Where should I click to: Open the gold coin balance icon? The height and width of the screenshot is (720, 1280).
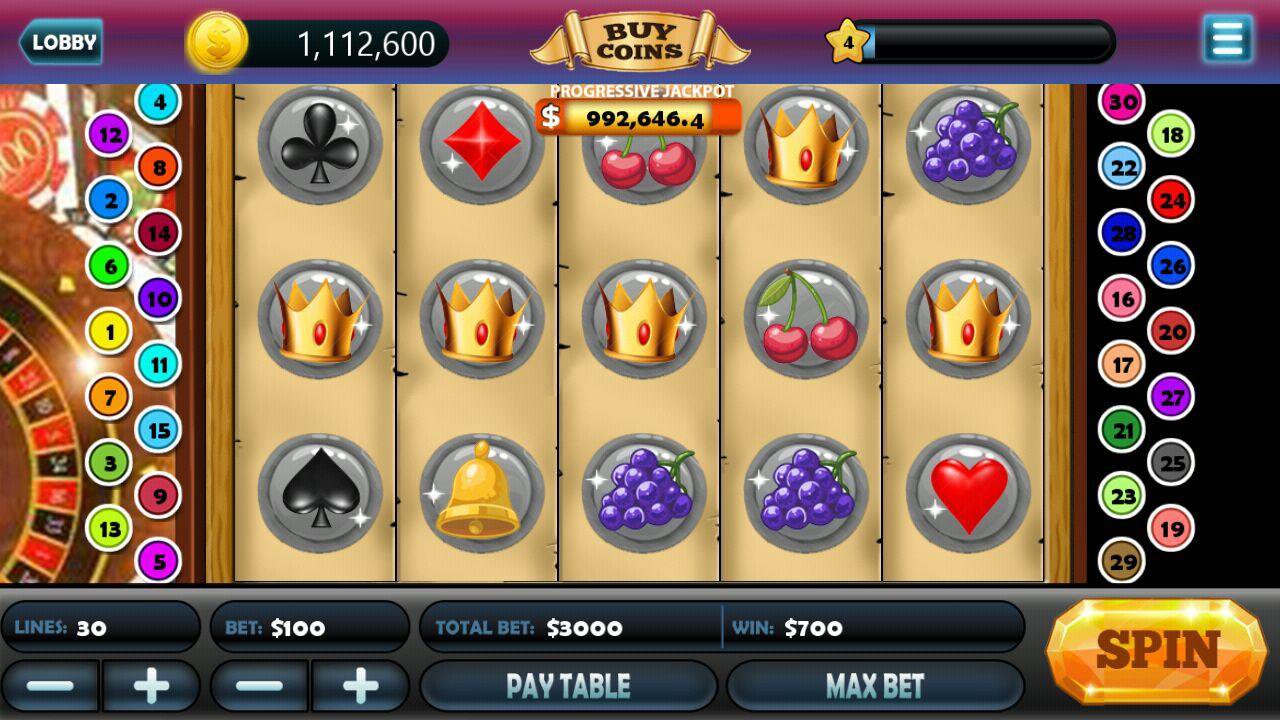[x=219, y=41]
